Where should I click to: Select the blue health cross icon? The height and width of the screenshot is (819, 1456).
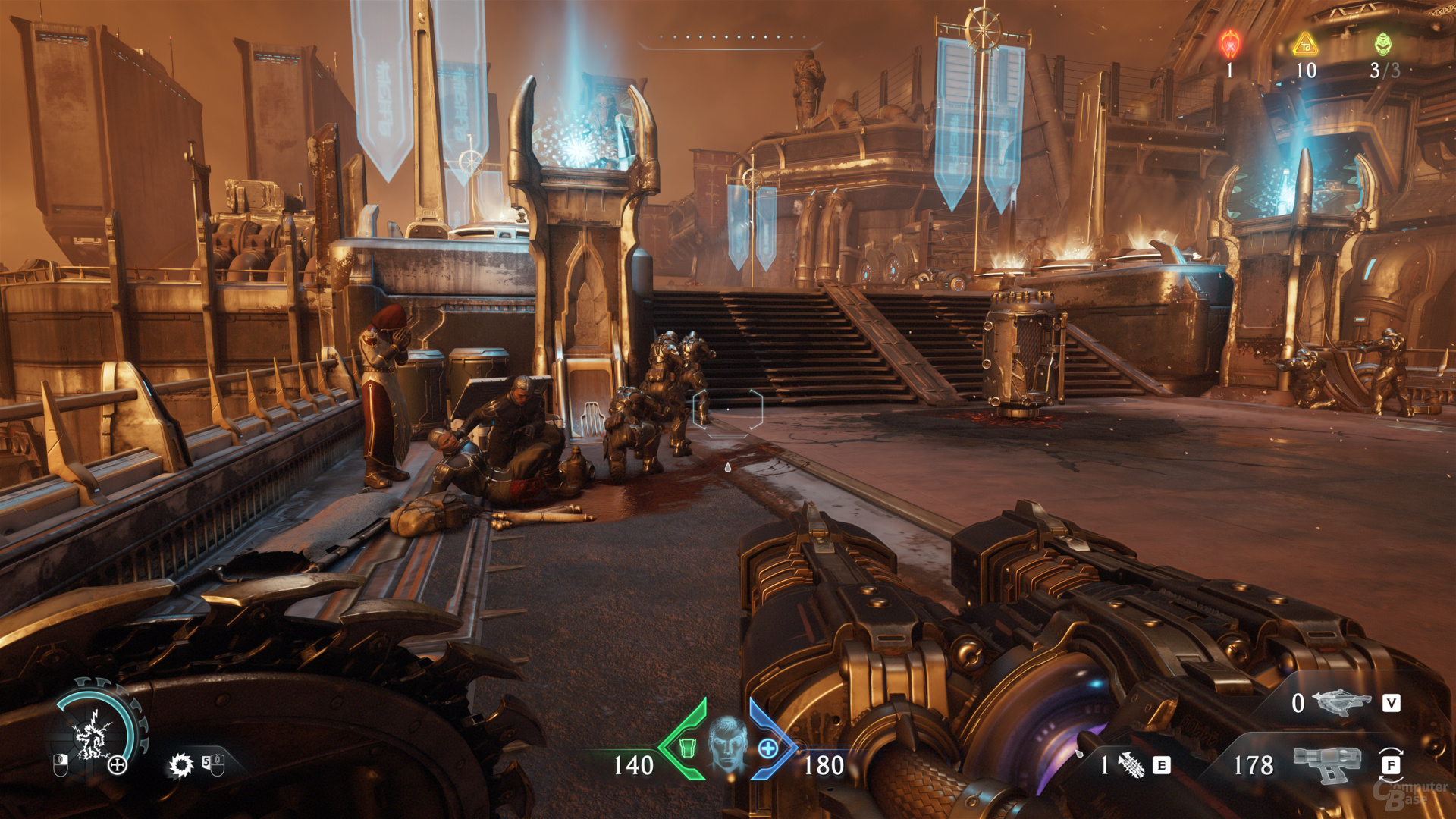click(767, 748)
